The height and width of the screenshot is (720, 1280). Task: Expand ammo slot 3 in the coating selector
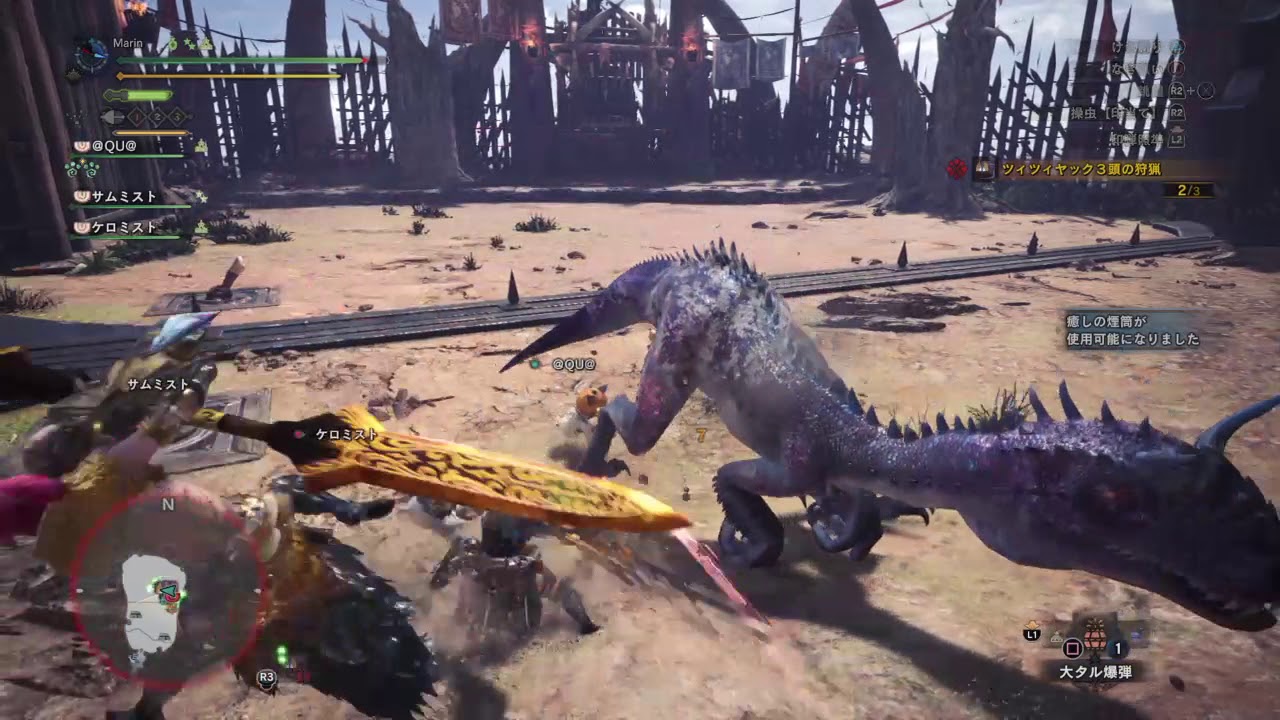pos(178,117)
